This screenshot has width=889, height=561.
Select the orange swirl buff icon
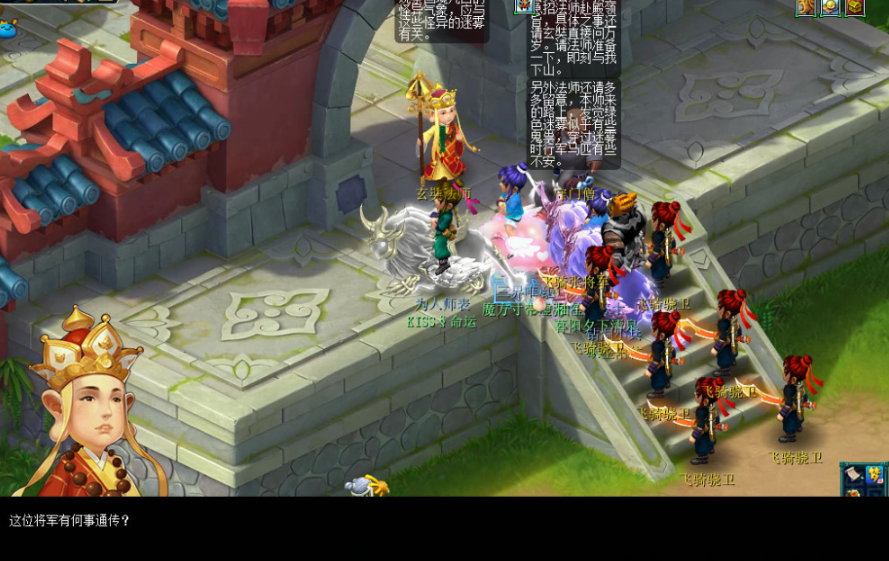806,7
